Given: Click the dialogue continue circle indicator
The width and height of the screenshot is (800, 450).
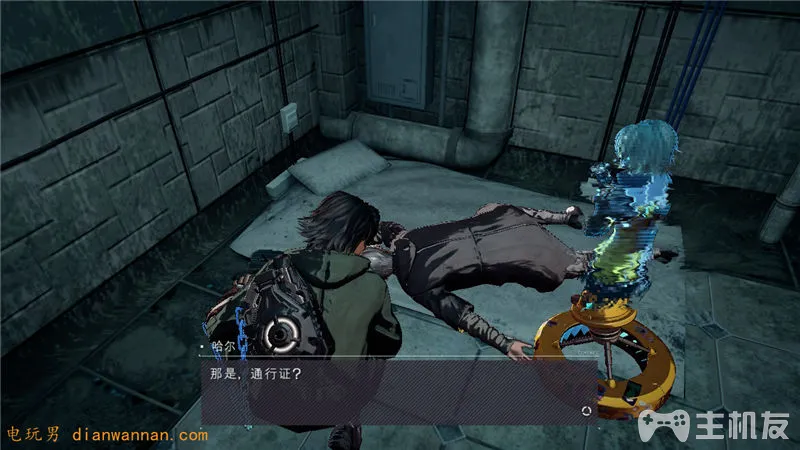Looking at the screenshot, I should click(x=585, y=410).
